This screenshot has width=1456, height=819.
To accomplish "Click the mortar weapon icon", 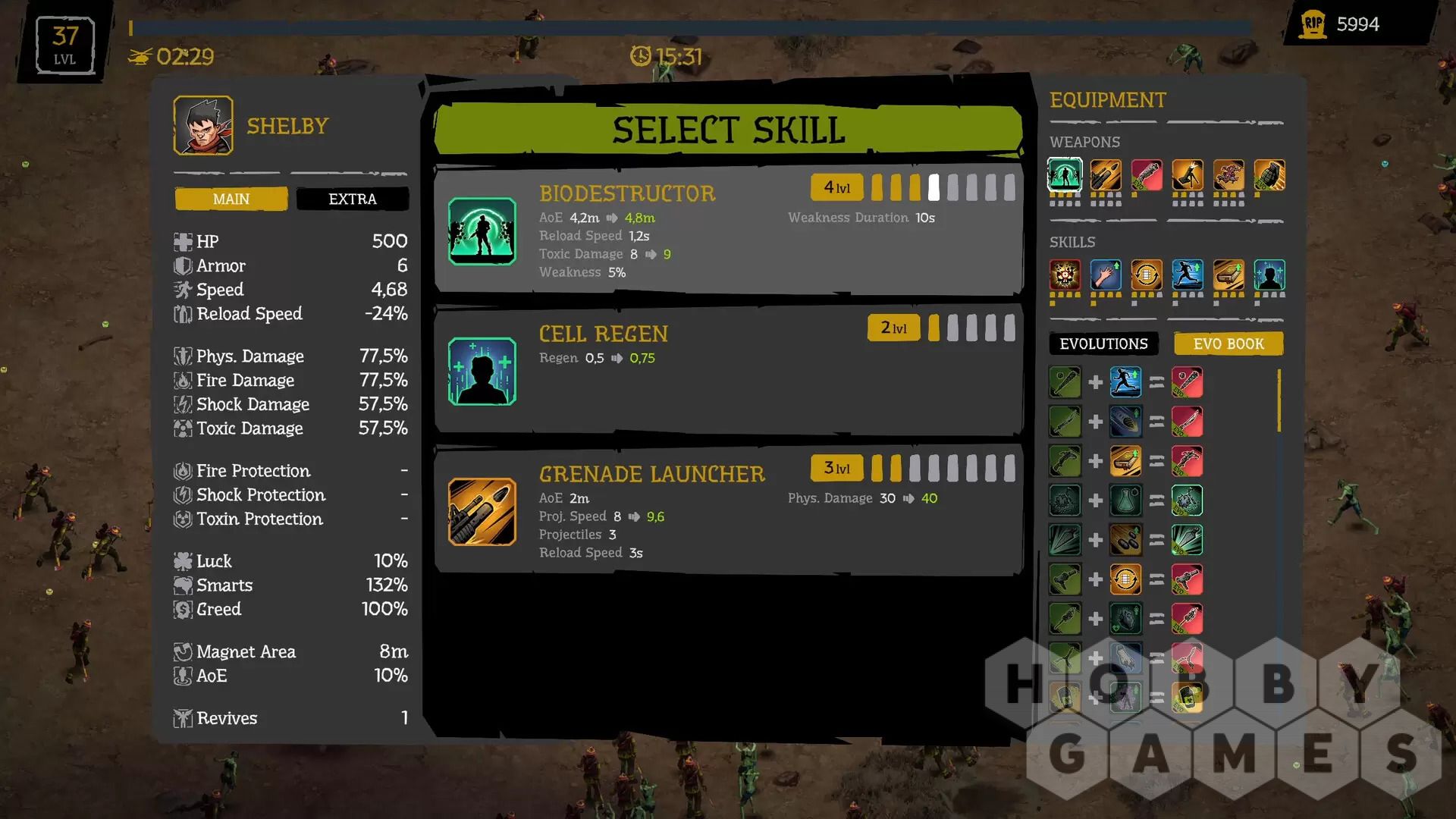I will (1188, 175).
